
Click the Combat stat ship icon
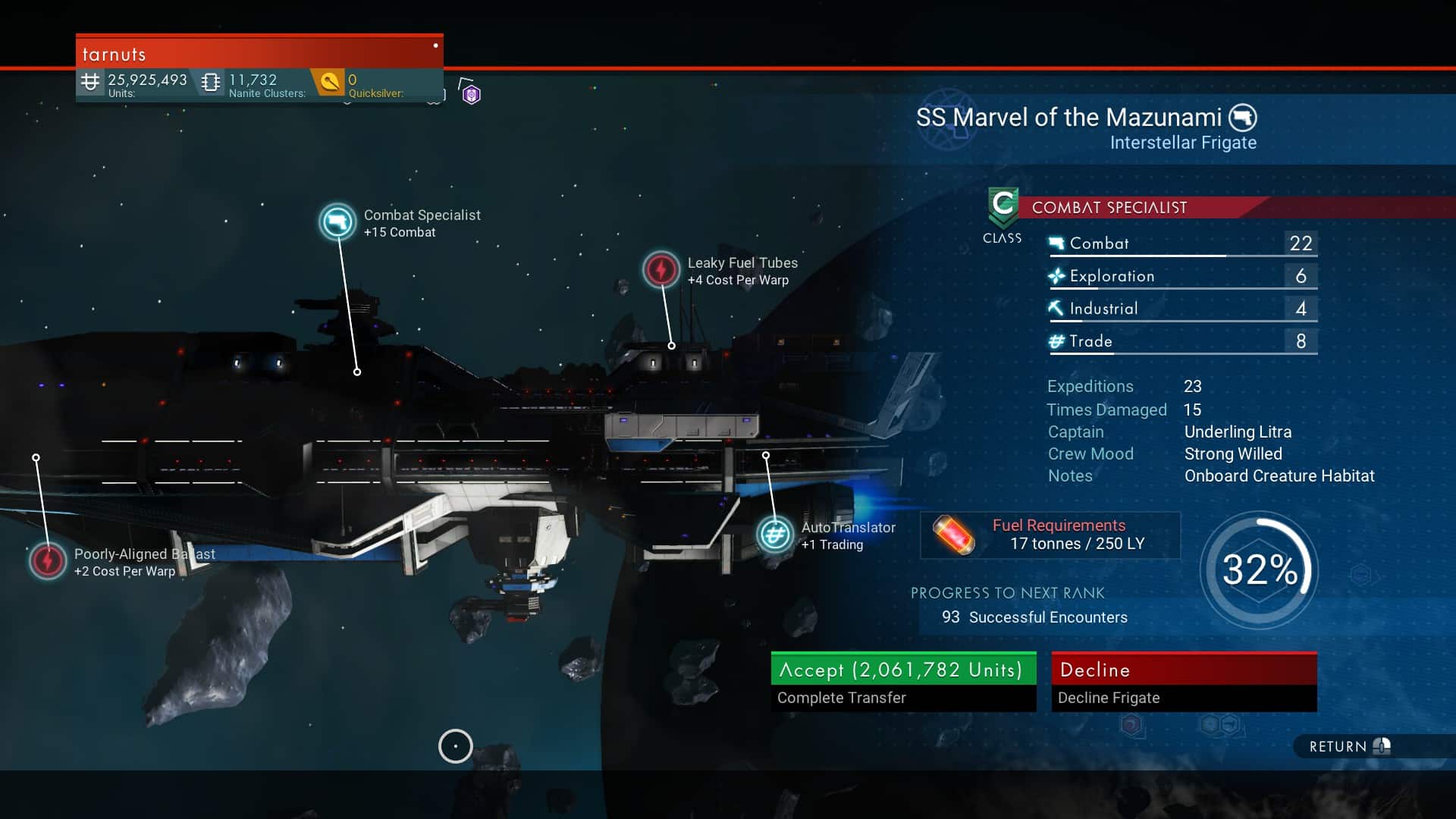click(1056, 243)
